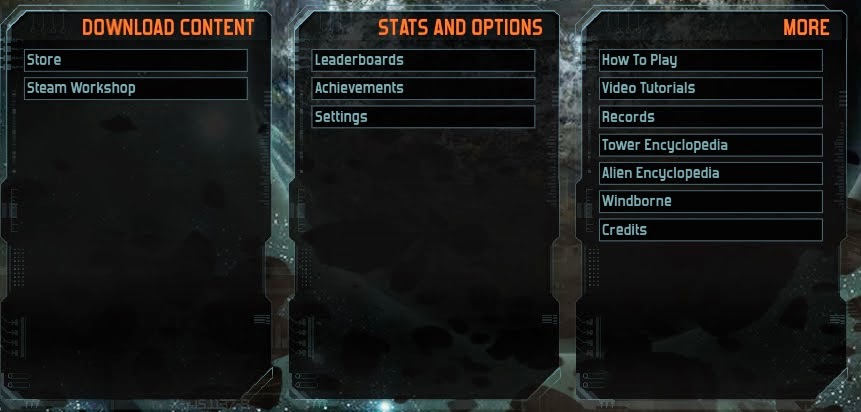Screen dimensions: 861x412
Task: View the Records entry
Action: pos(710,117)
